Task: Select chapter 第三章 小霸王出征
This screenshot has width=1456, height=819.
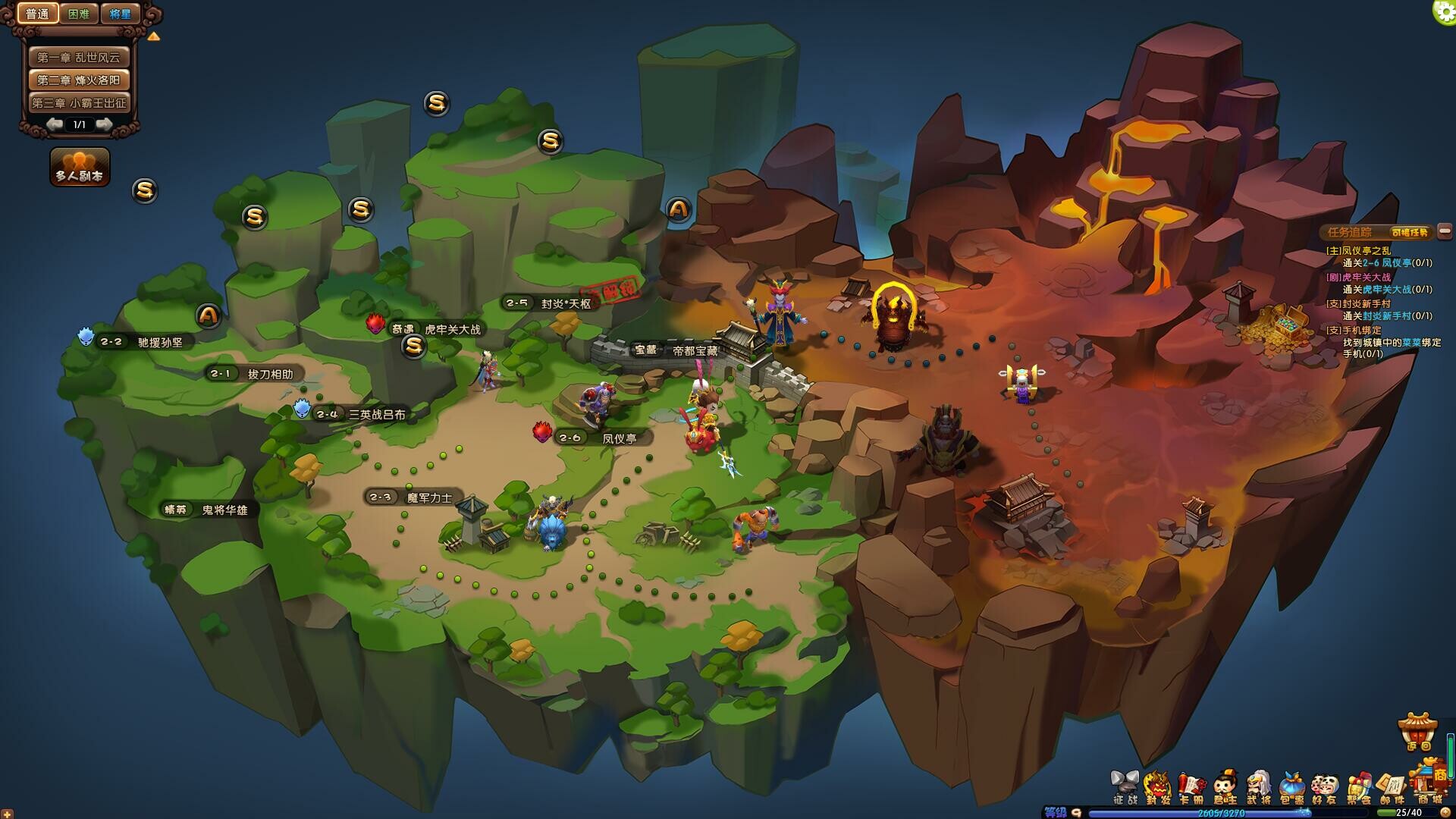Action: pos(79,102)
